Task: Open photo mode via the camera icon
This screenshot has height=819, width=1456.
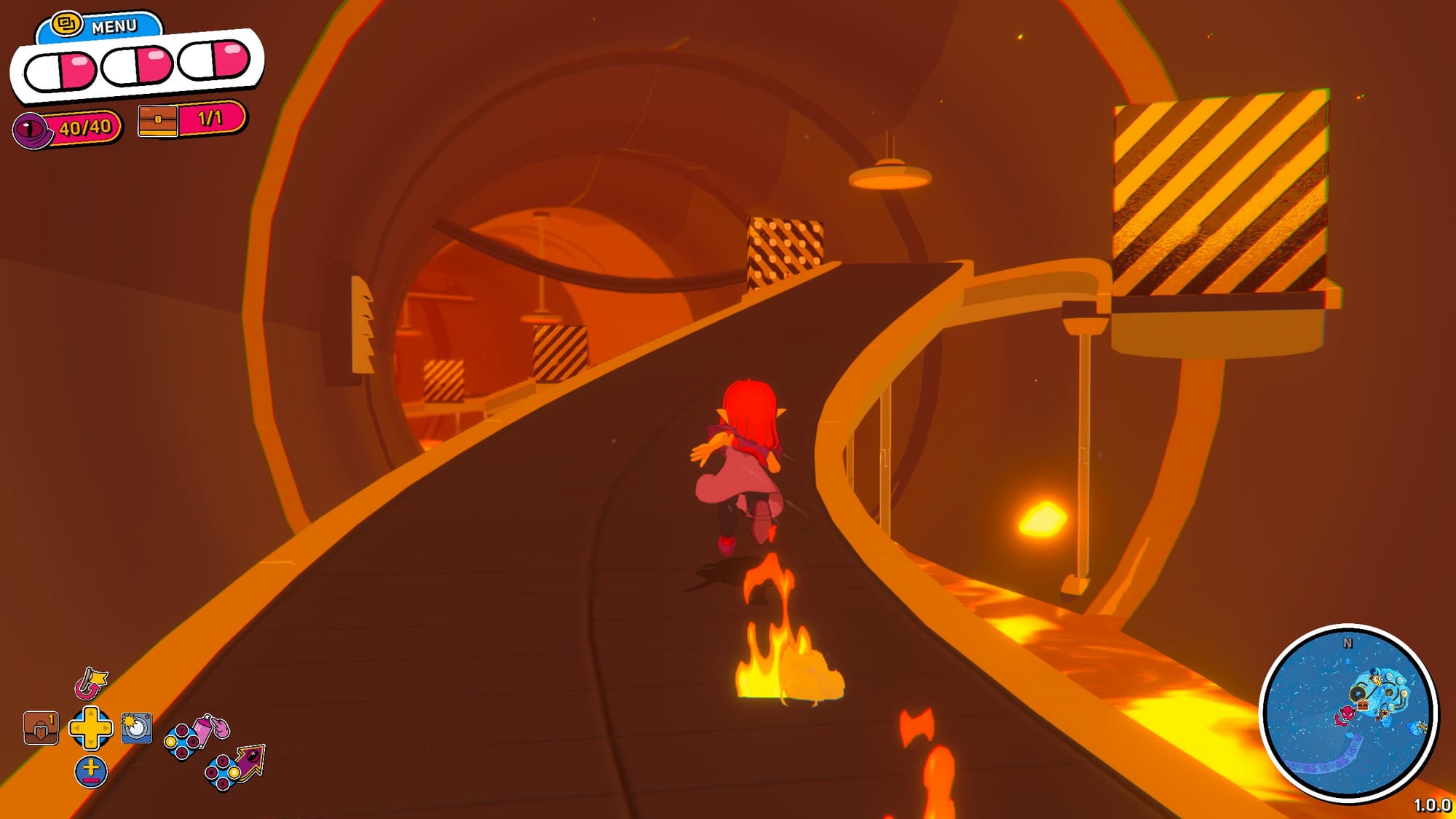Action: [137, 728]
